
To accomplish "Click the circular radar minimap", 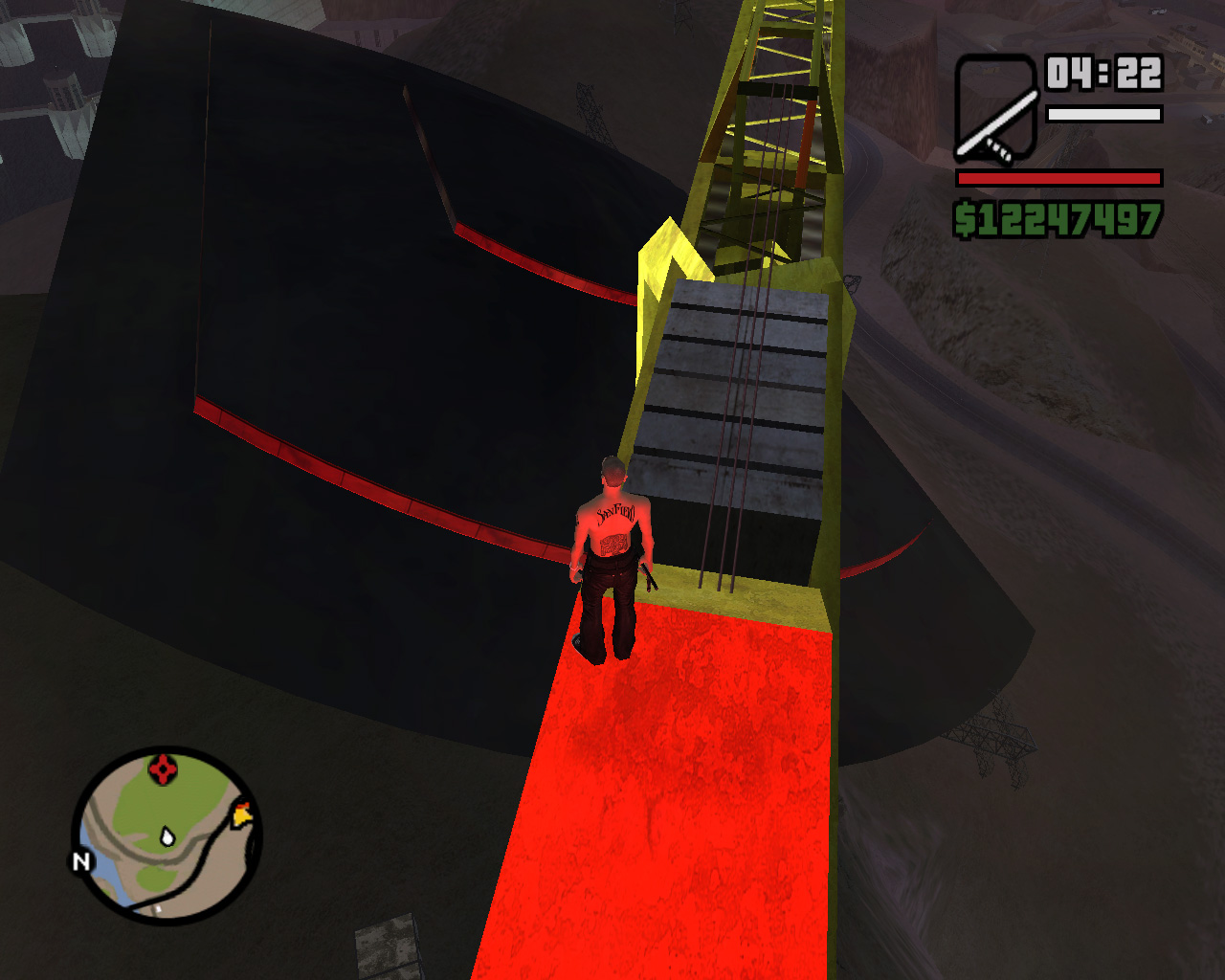I will (167, 835).
